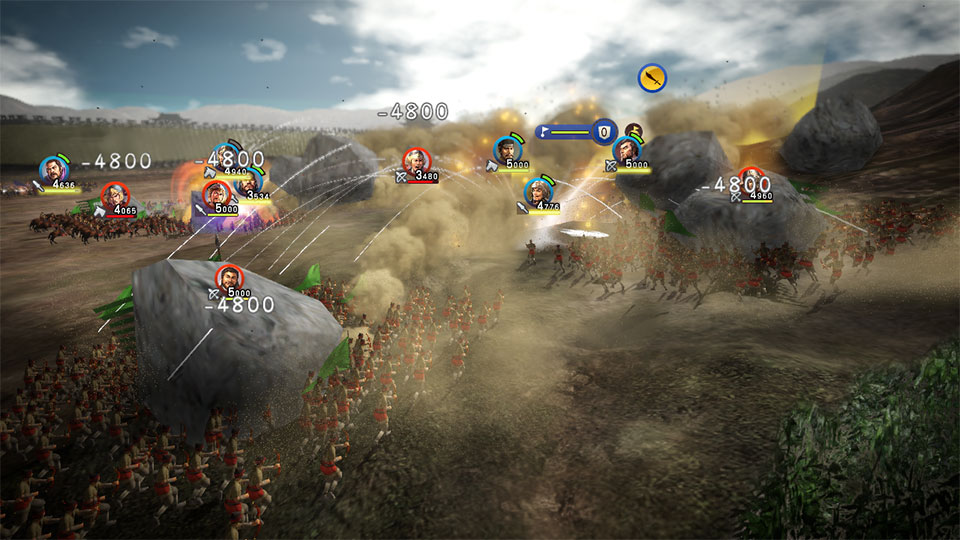The image size is (960, 540).
Task: Click the blue shield badge showing 0
Action: (603, 131)
